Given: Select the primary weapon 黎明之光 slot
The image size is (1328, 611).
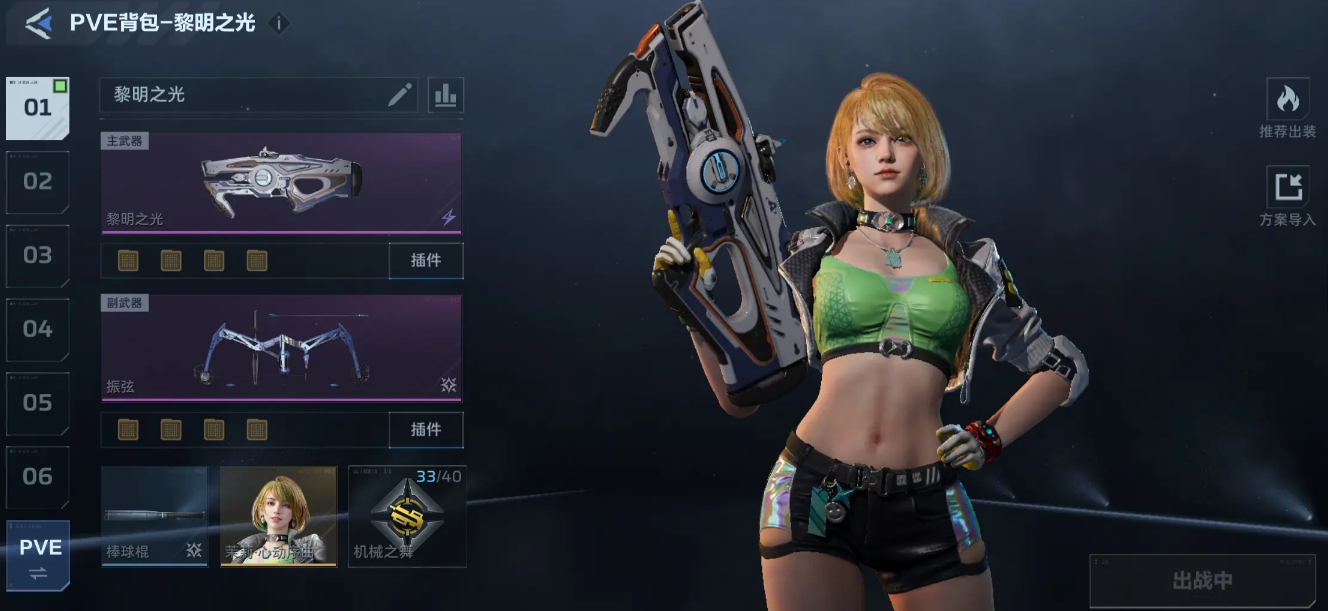Looking at the screenshot, I should coord(281,182).
